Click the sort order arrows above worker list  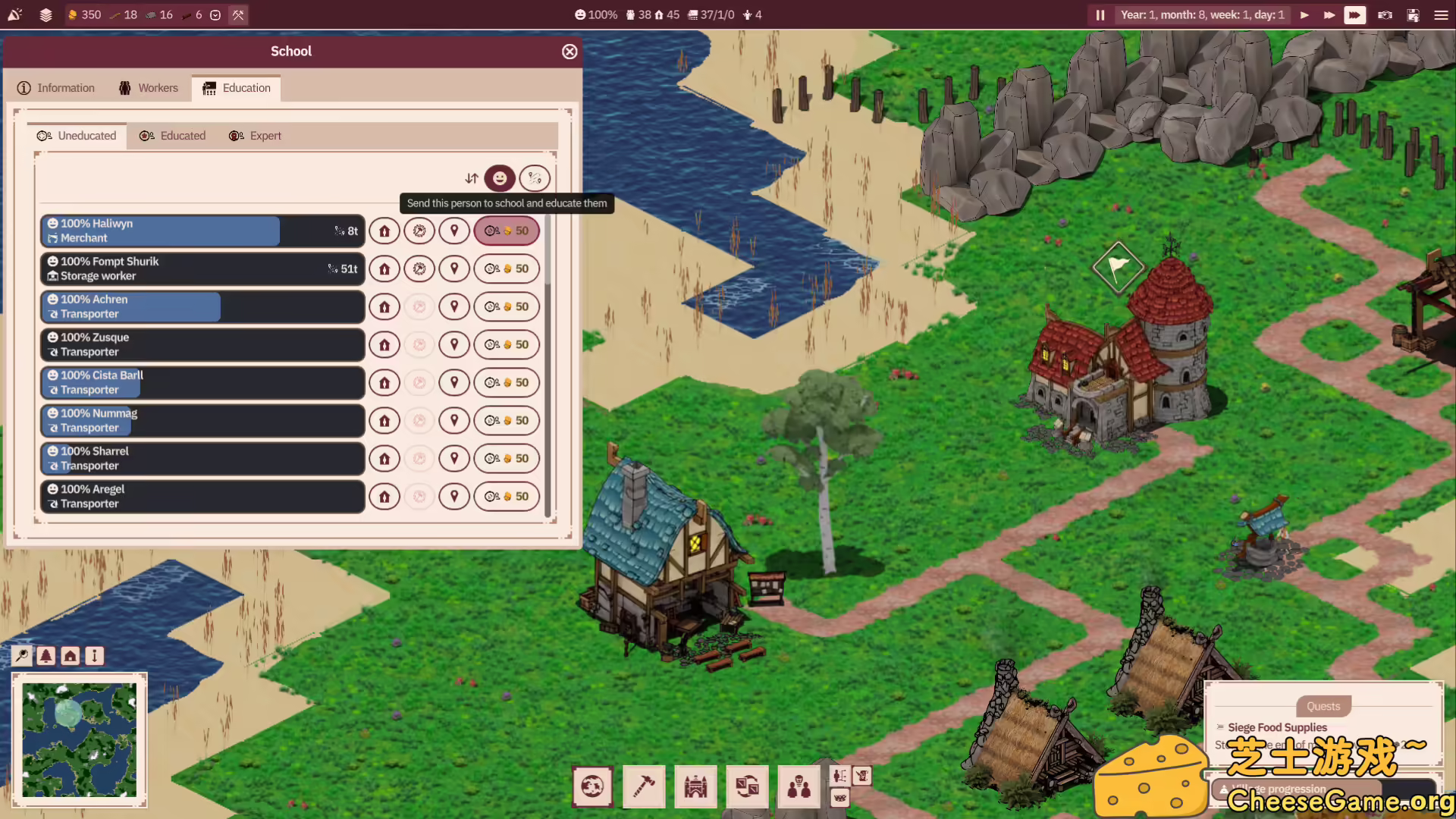(471, 178)
